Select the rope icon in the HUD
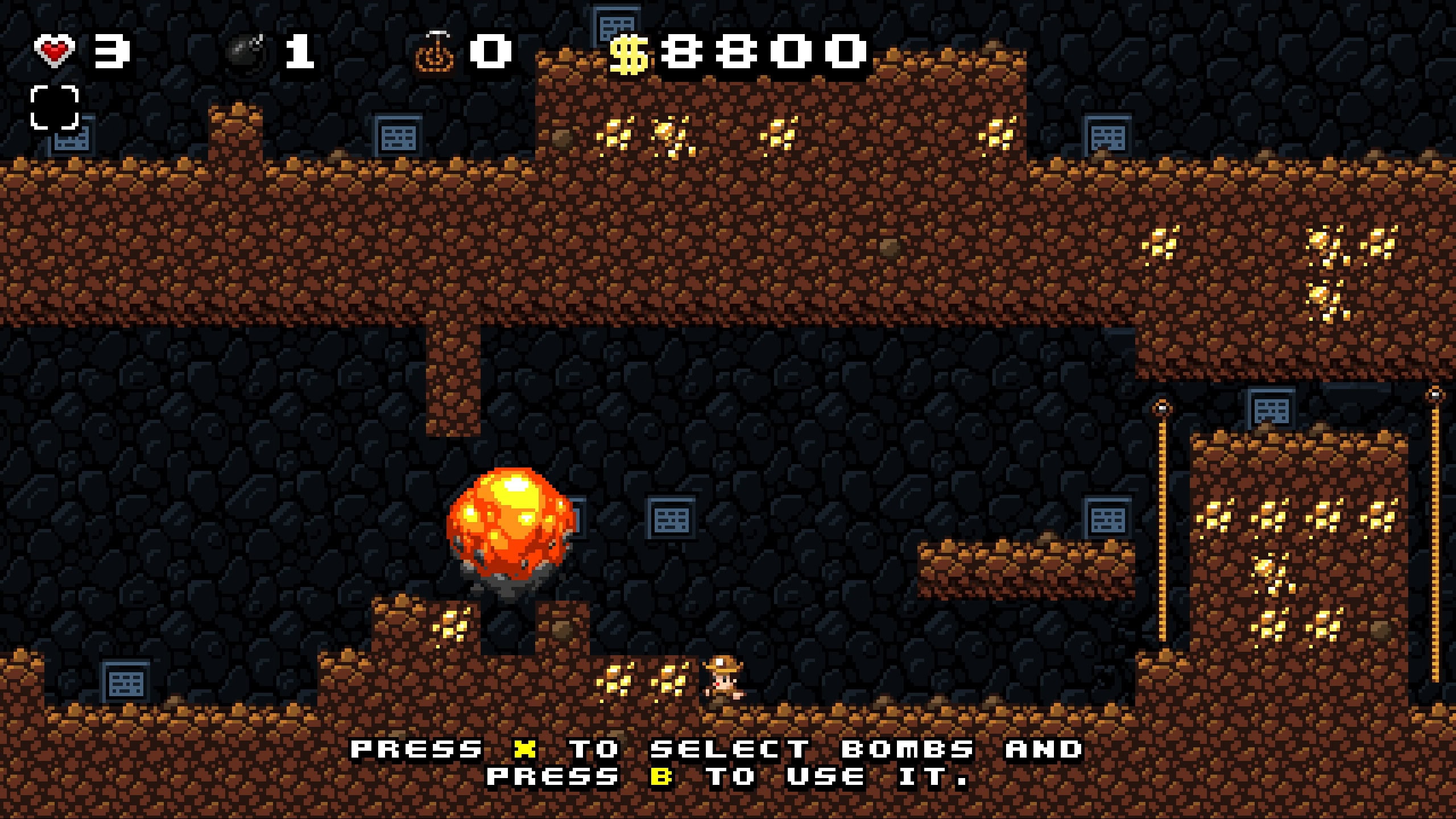Viewport: 1456px width, 819px height. 436,52
